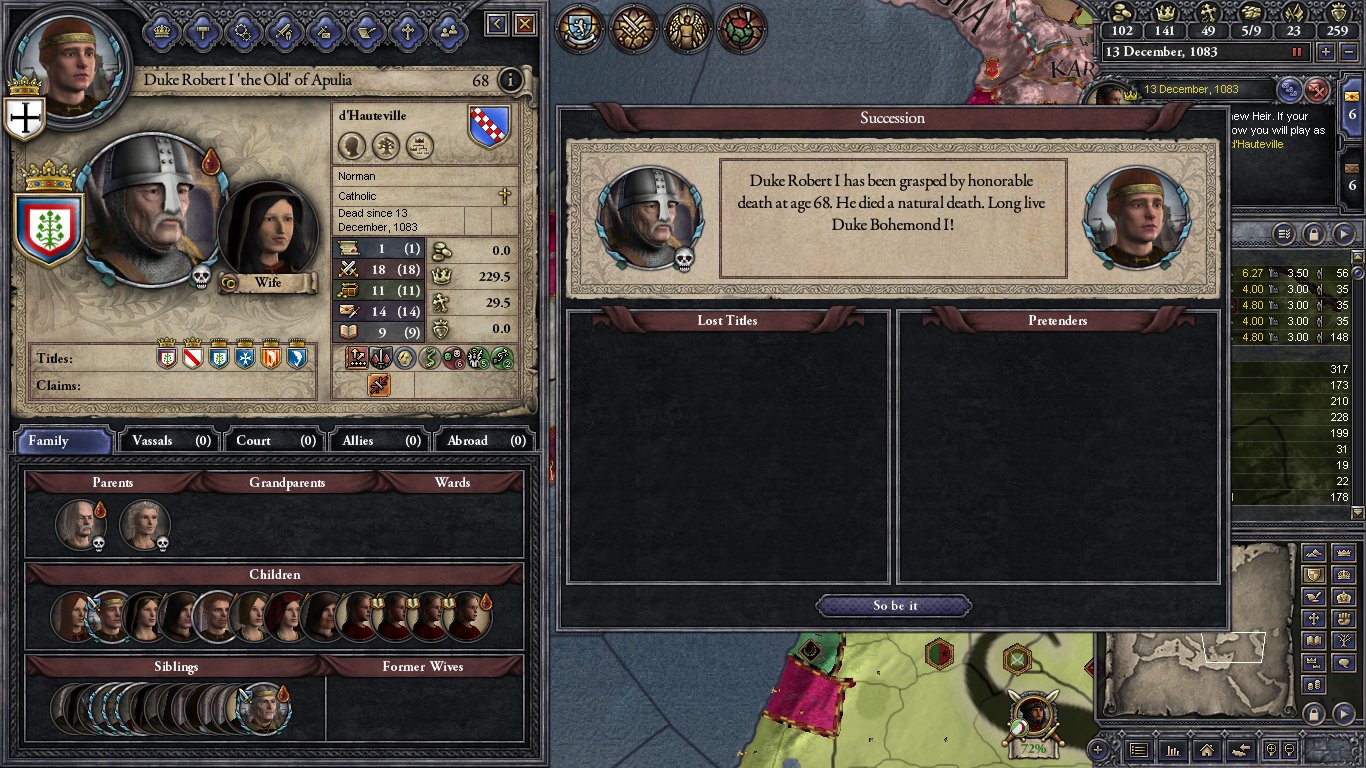Toggle the red pause indicator

coord(1298,52)
